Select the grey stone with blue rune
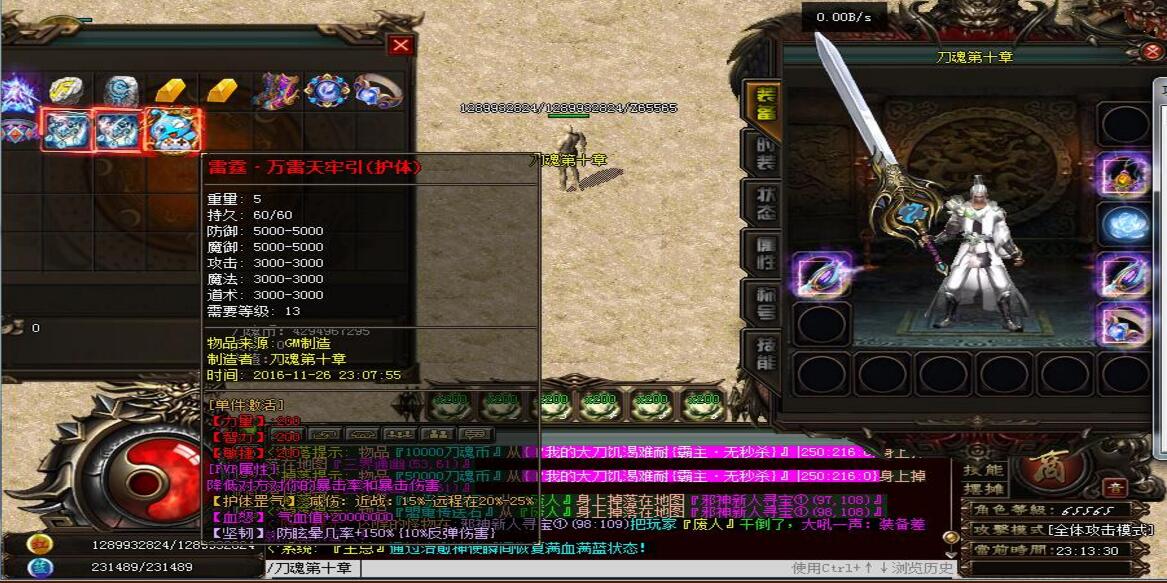This screenshot has height=583, width=1167. coord(121,91)
